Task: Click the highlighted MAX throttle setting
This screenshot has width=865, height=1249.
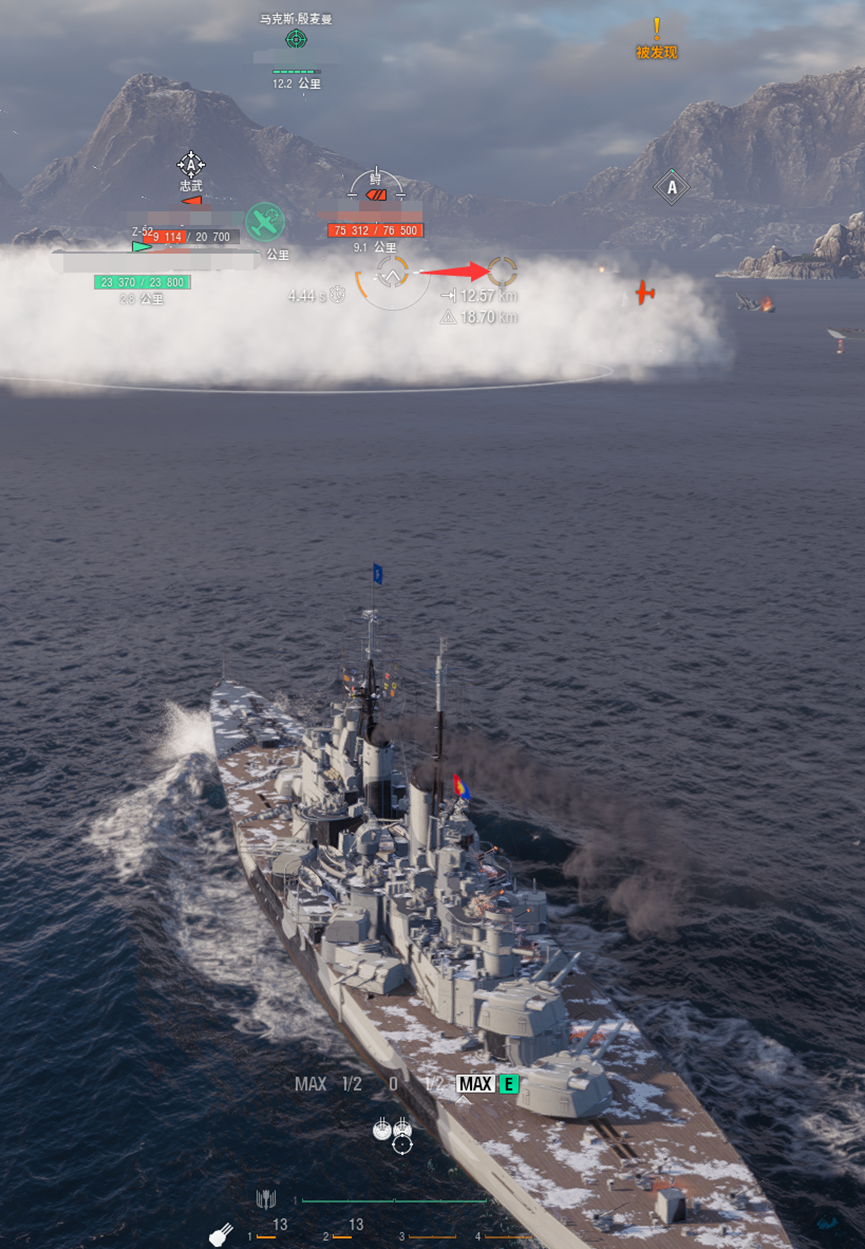Action: click(475, 1084)
